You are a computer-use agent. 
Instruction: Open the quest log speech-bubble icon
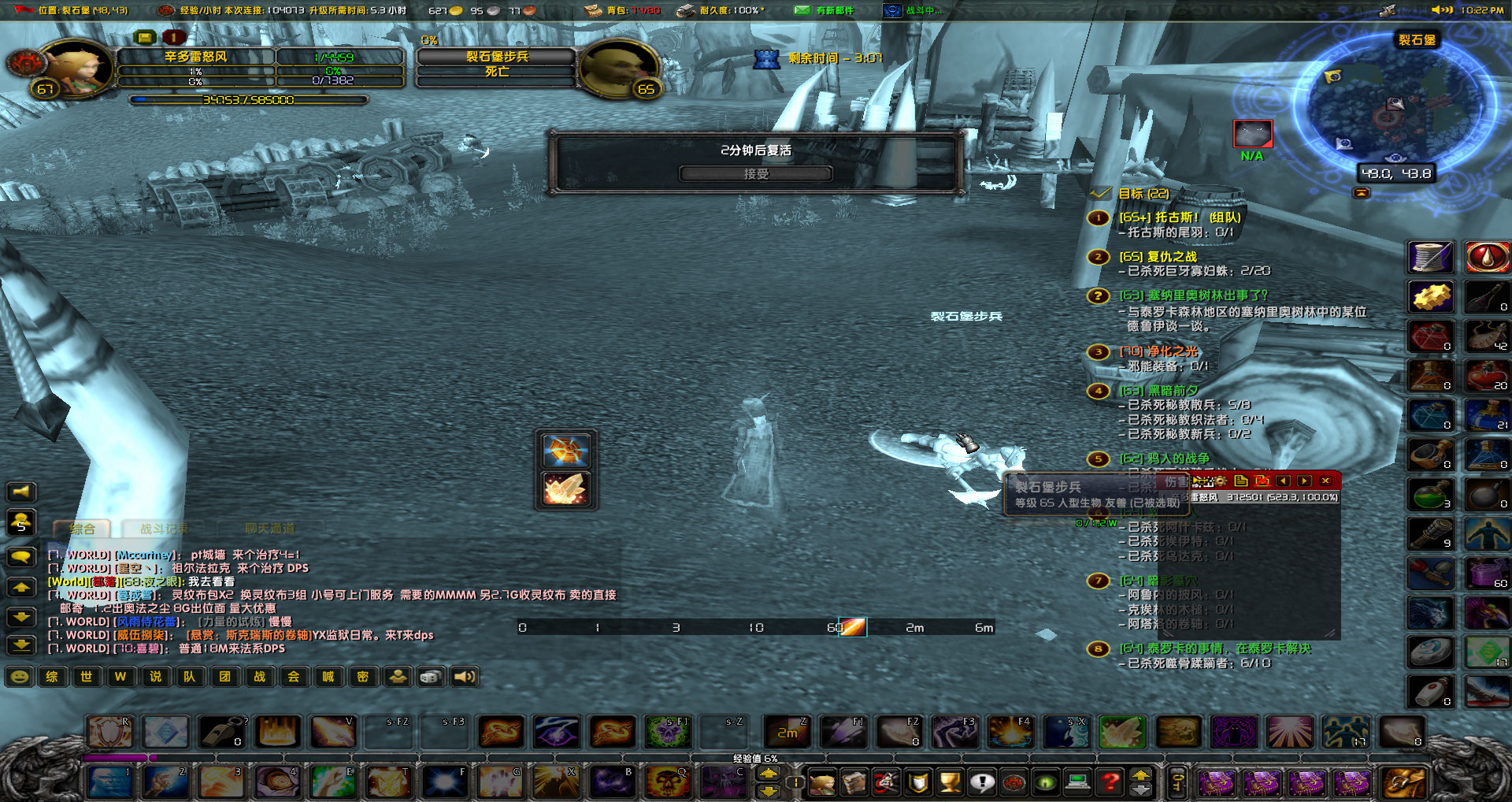point(982,783)
